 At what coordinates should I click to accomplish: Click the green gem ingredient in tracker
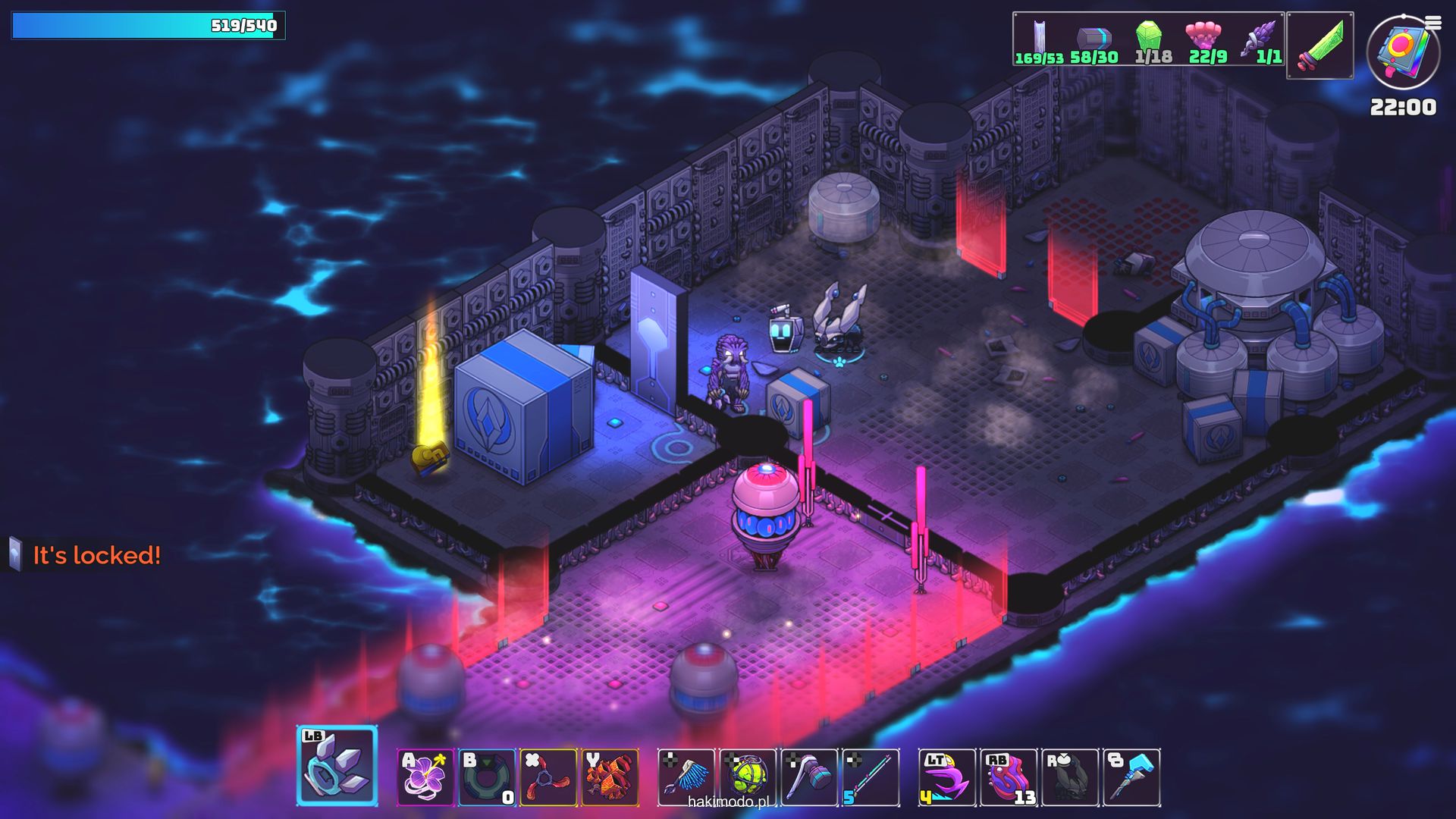click(1150, 38)
